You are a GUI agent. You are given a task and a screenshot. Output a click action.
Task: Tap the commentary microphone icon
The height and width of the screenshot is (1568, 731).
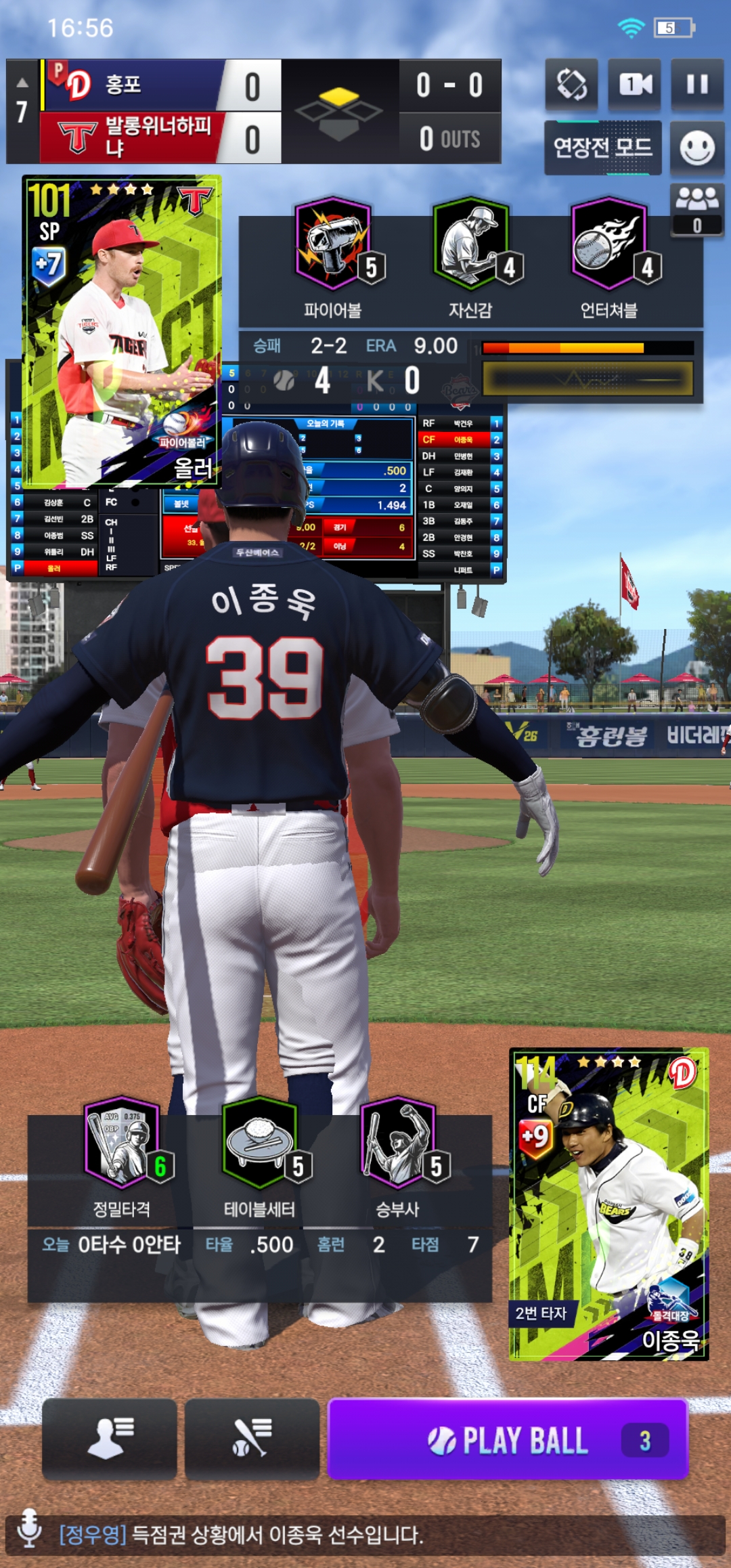click(29, 1534)
